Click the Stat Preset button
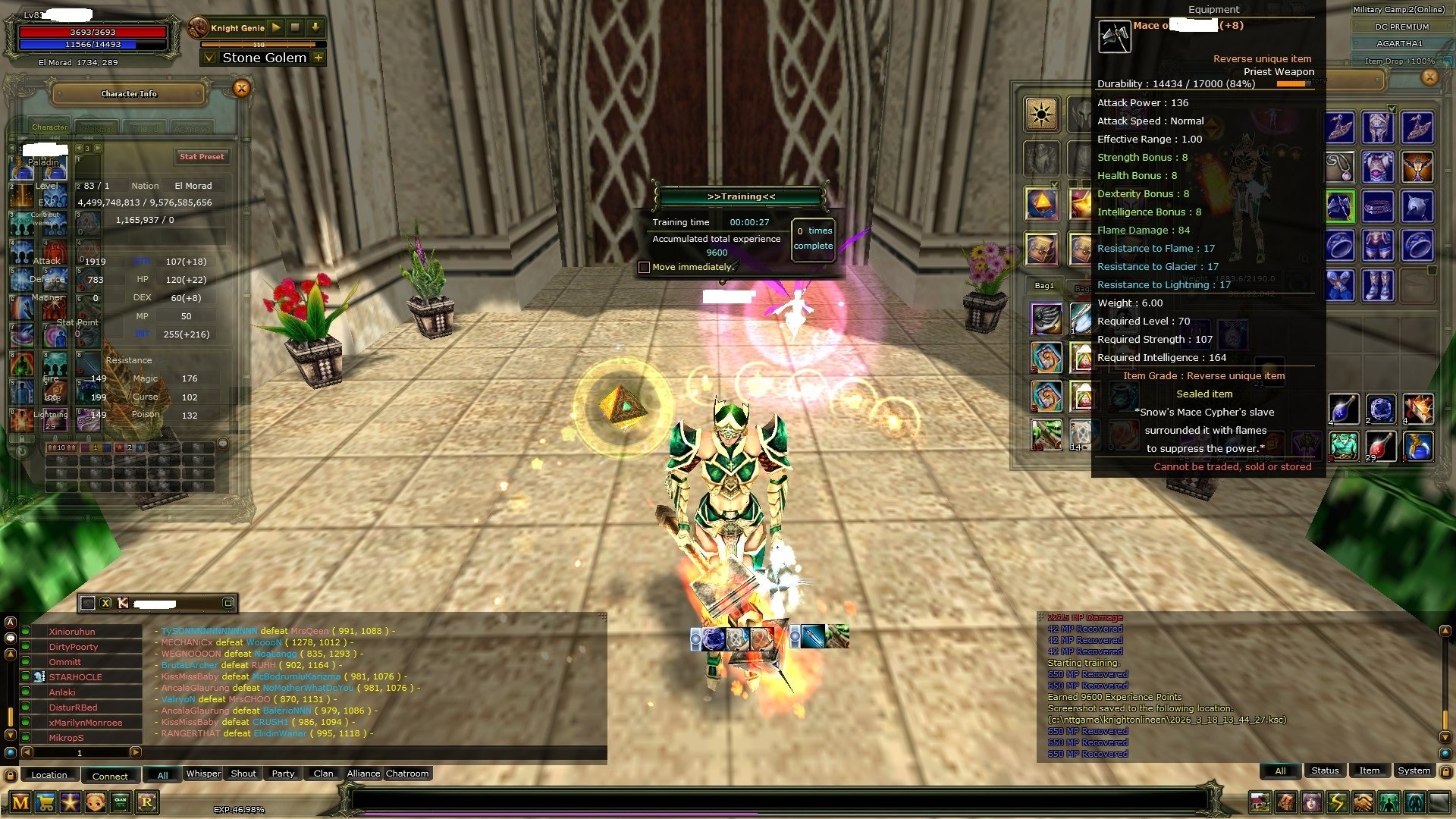 pyautogui.click(x=202, y=156)
